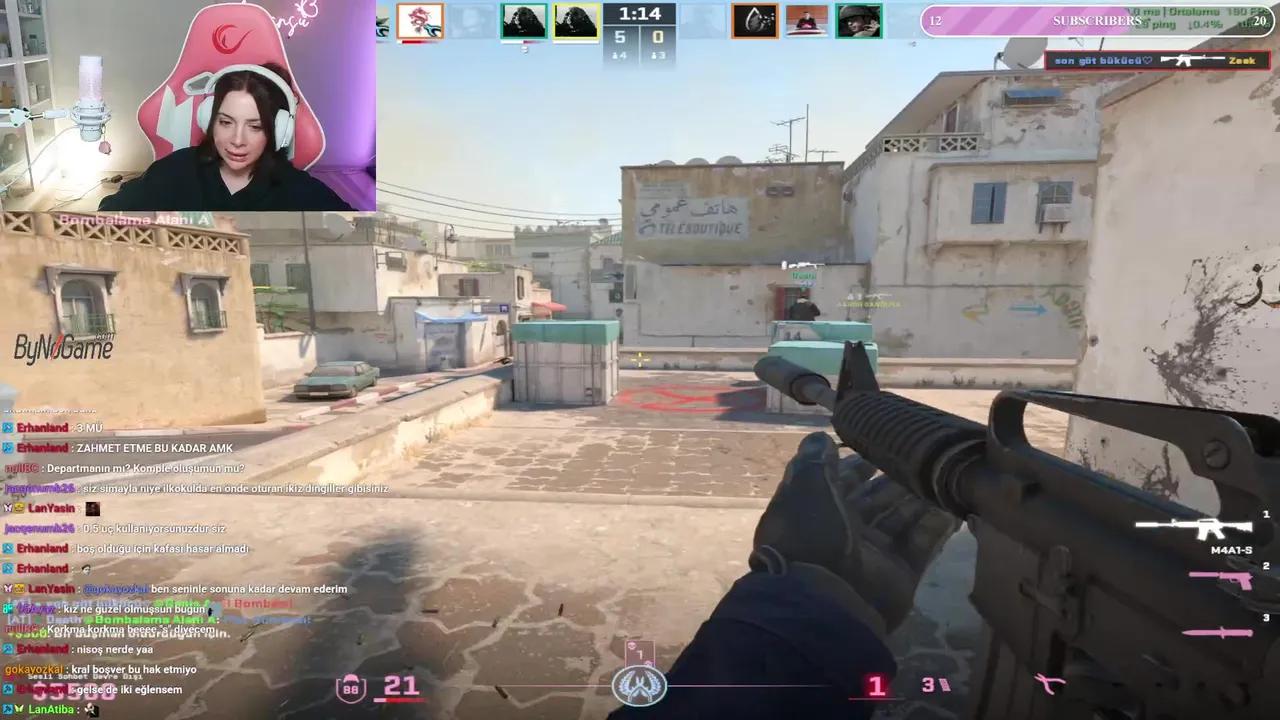The width and height of the screenshot is (1280, 720).
Task: Click the streamer webcam overlay
Action: (x=190, y=105)
